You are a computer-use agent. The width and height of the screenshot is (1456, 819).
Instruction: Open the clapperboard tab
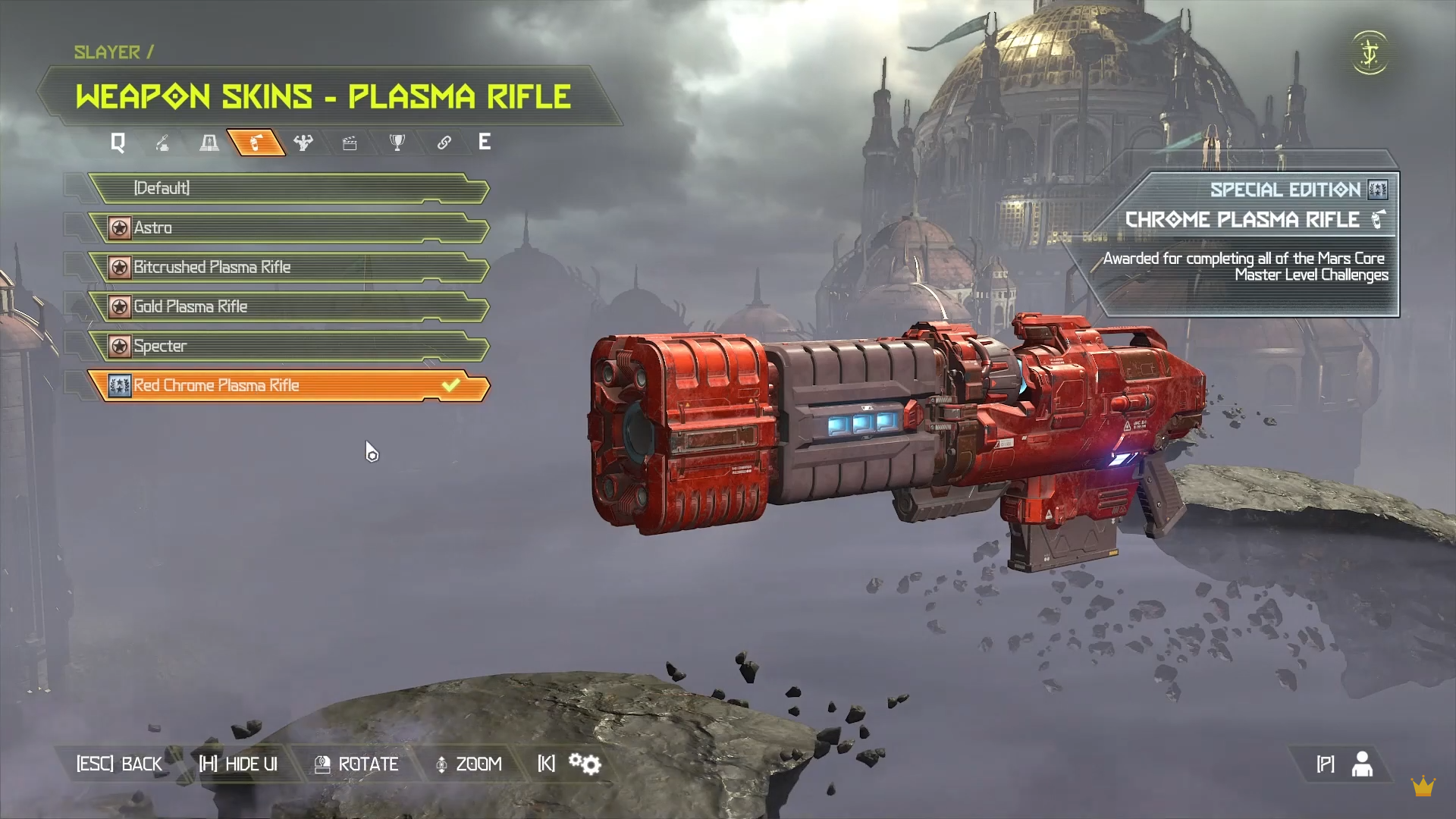[350, 143]
